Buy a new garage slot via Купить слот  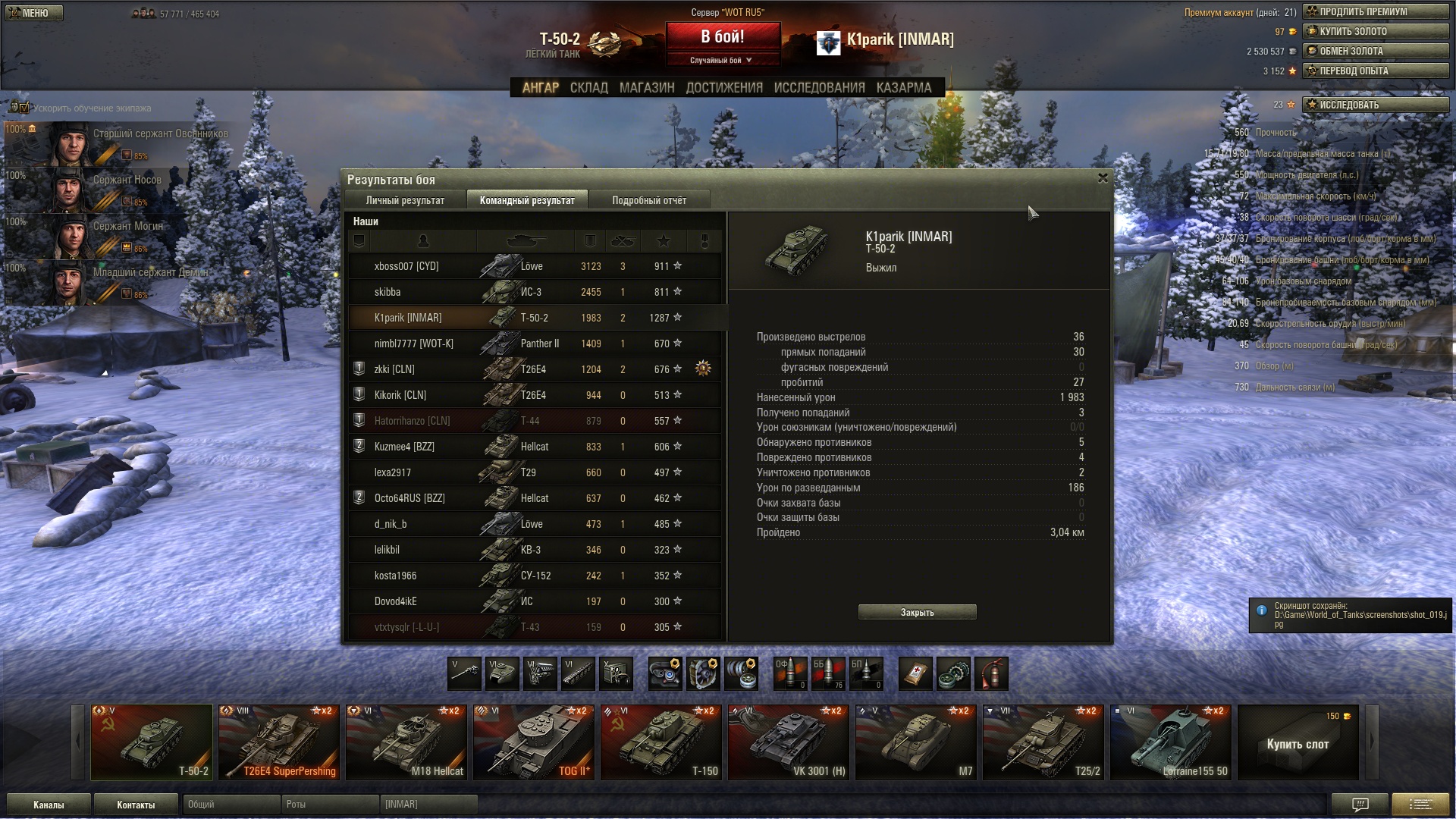pyautogui.click(x=1298, y=743)
